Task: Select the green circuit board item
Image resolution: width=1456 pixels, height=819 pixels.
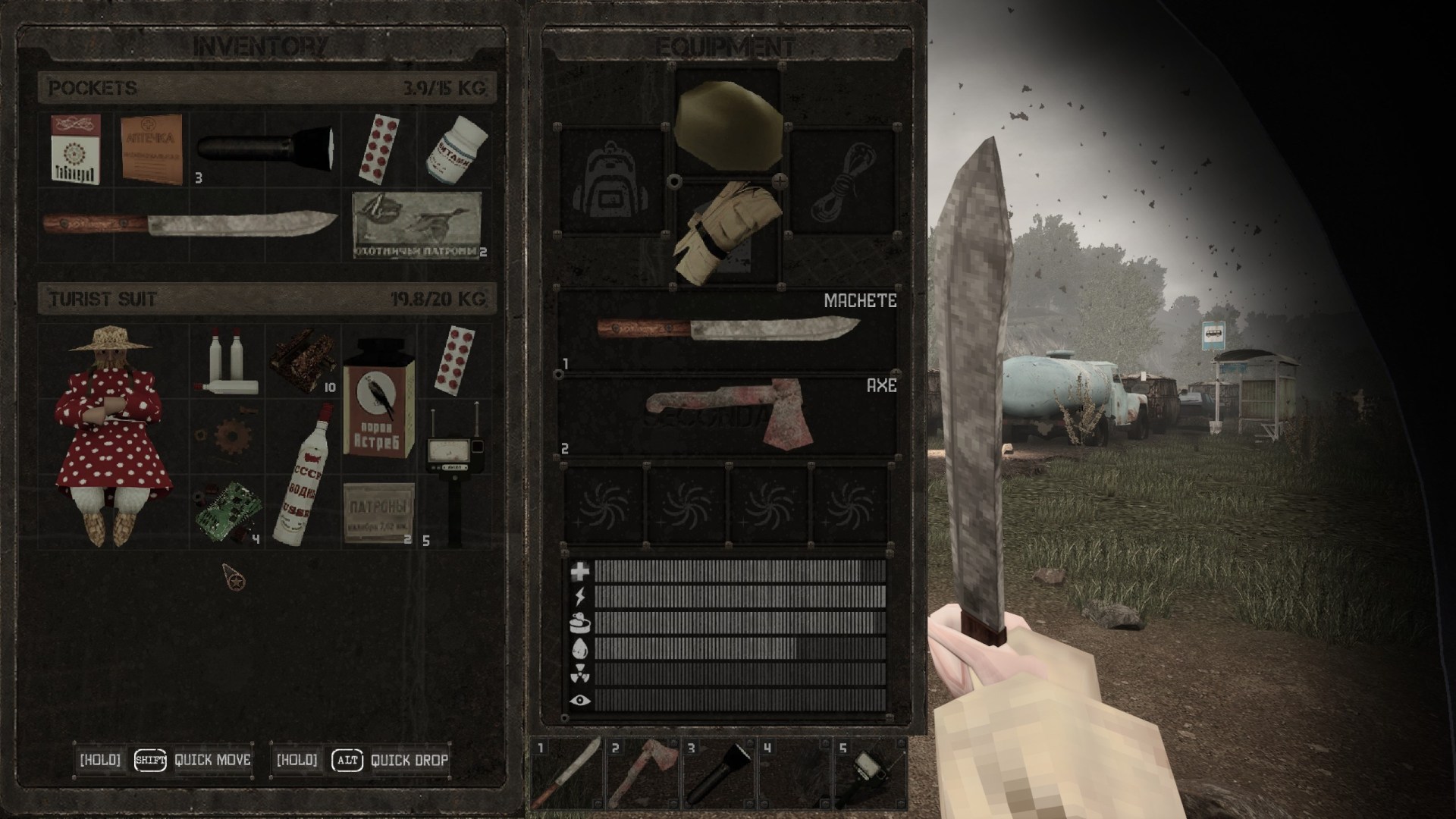Action: click(227, 510)
